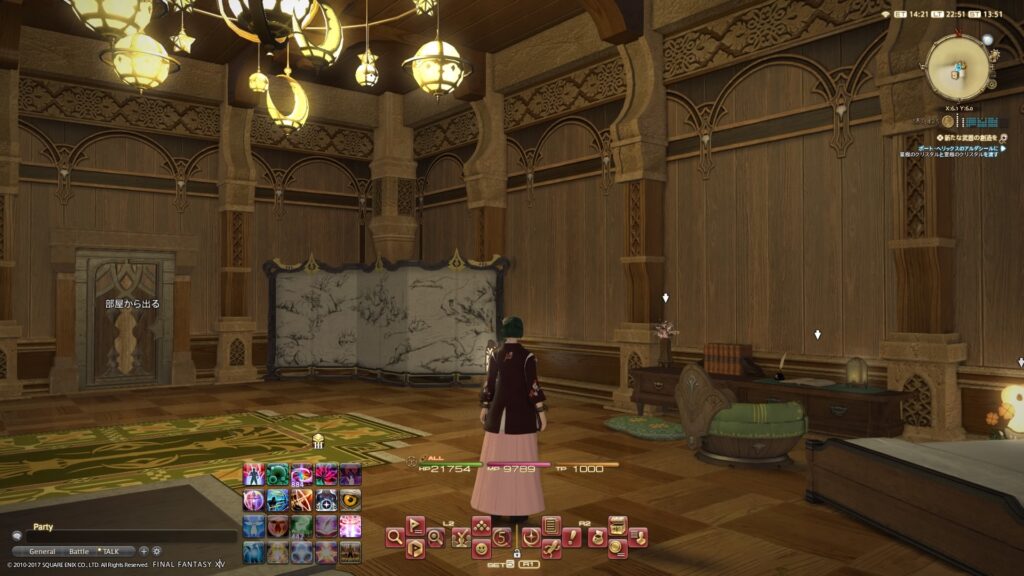Click the smiley face emote icon
Screen dimensions: 1024x576
pos(481,549)
